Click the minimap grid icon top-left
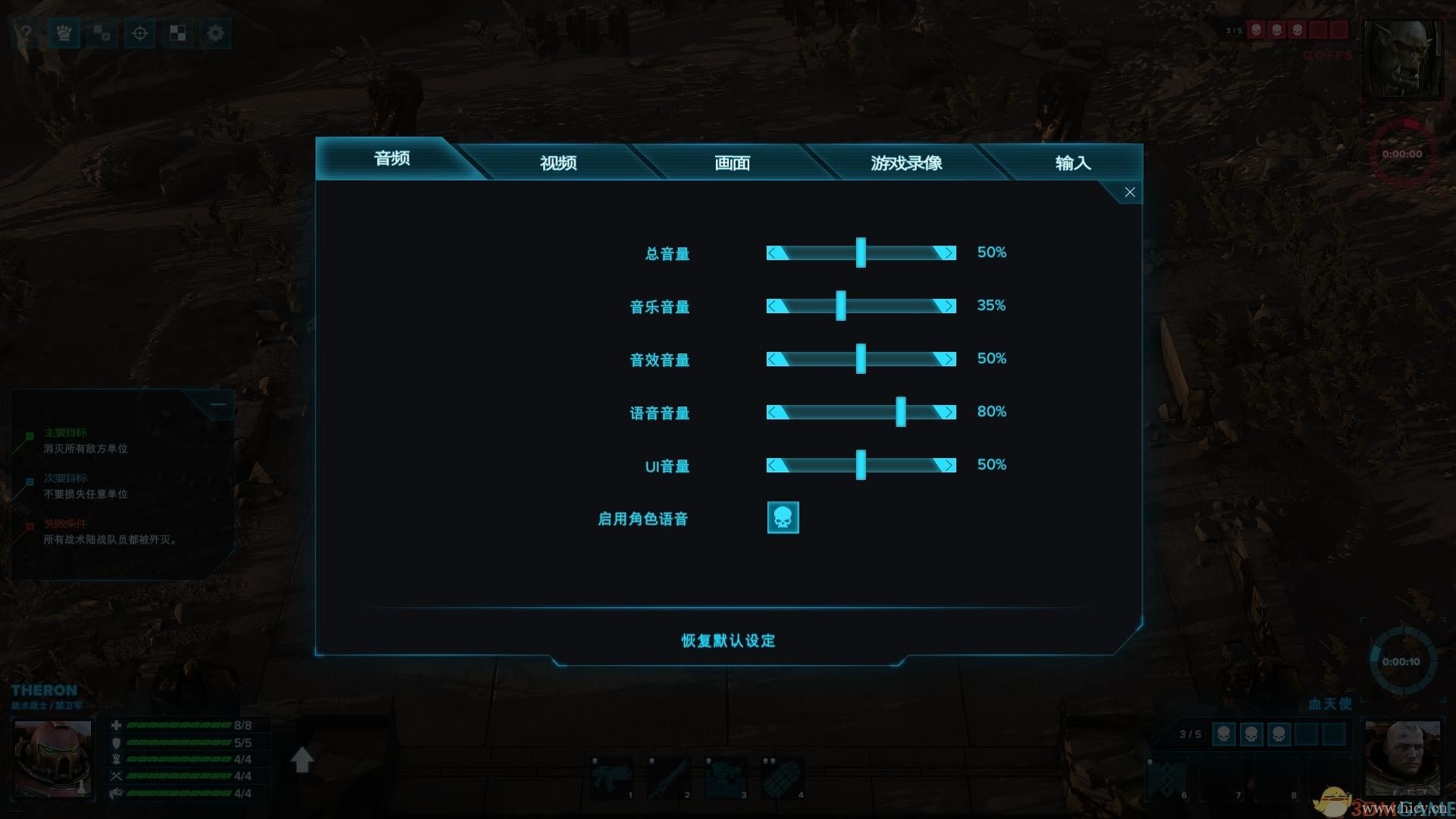Image resolution: width=1456 pixels, height=819 pixels. tap(102, 33)
